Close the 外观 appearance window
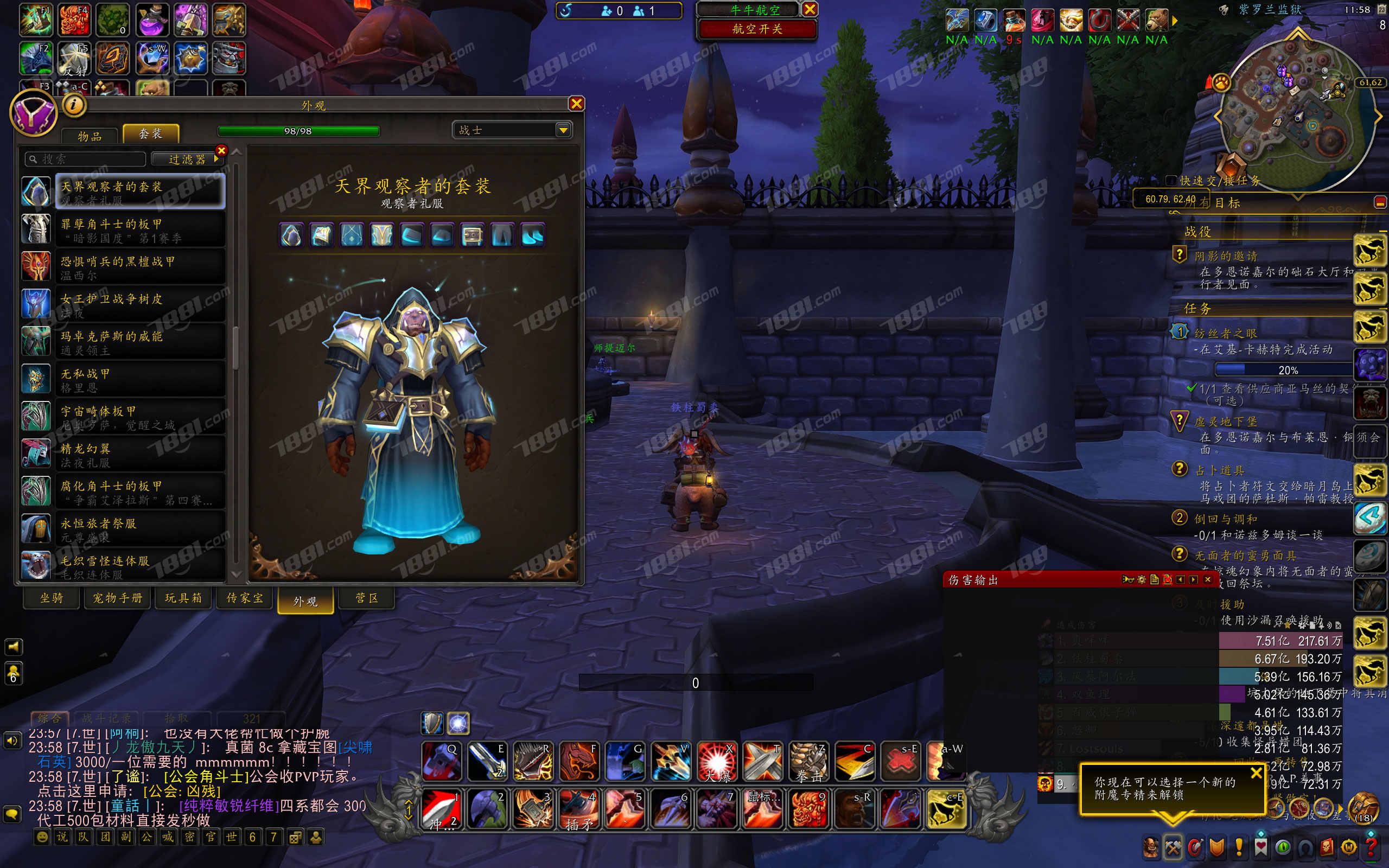This screenshot has height=868, width=1389. (x=576, y=103)
